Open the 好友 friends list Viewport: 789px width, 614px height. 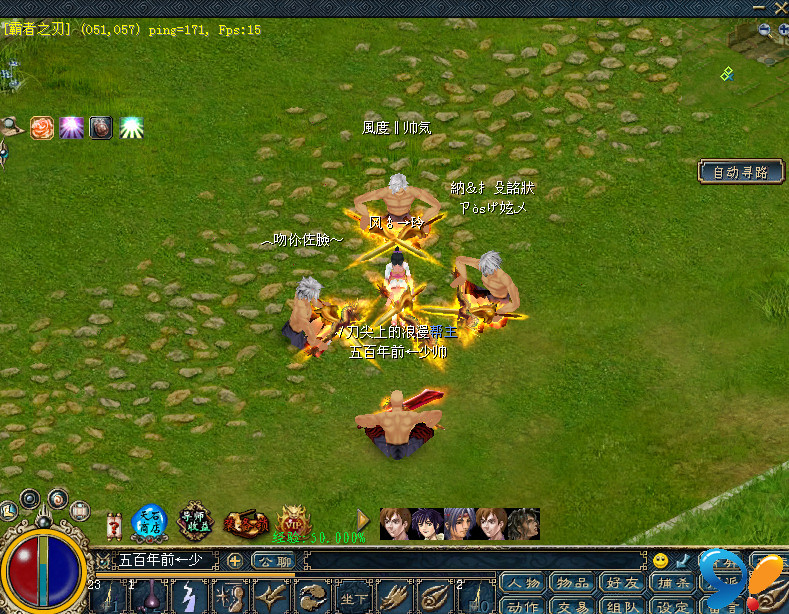(622, 584)
